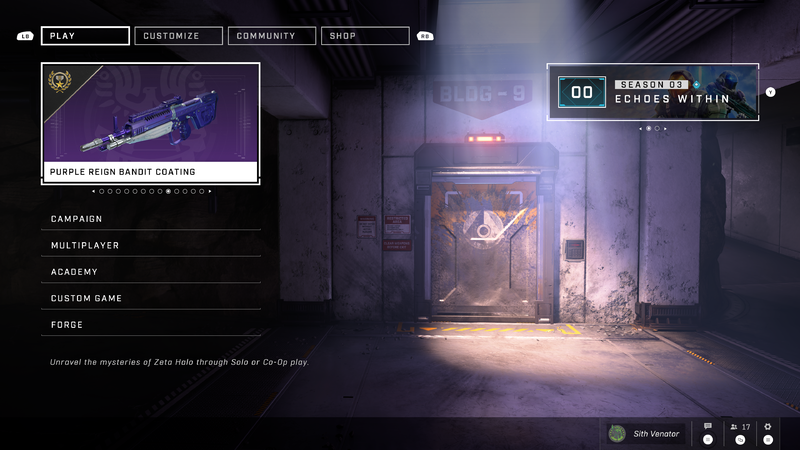Viewport: 800px width, 450px height.
Task: Open Sith Venator player profile
Action: 646,433
